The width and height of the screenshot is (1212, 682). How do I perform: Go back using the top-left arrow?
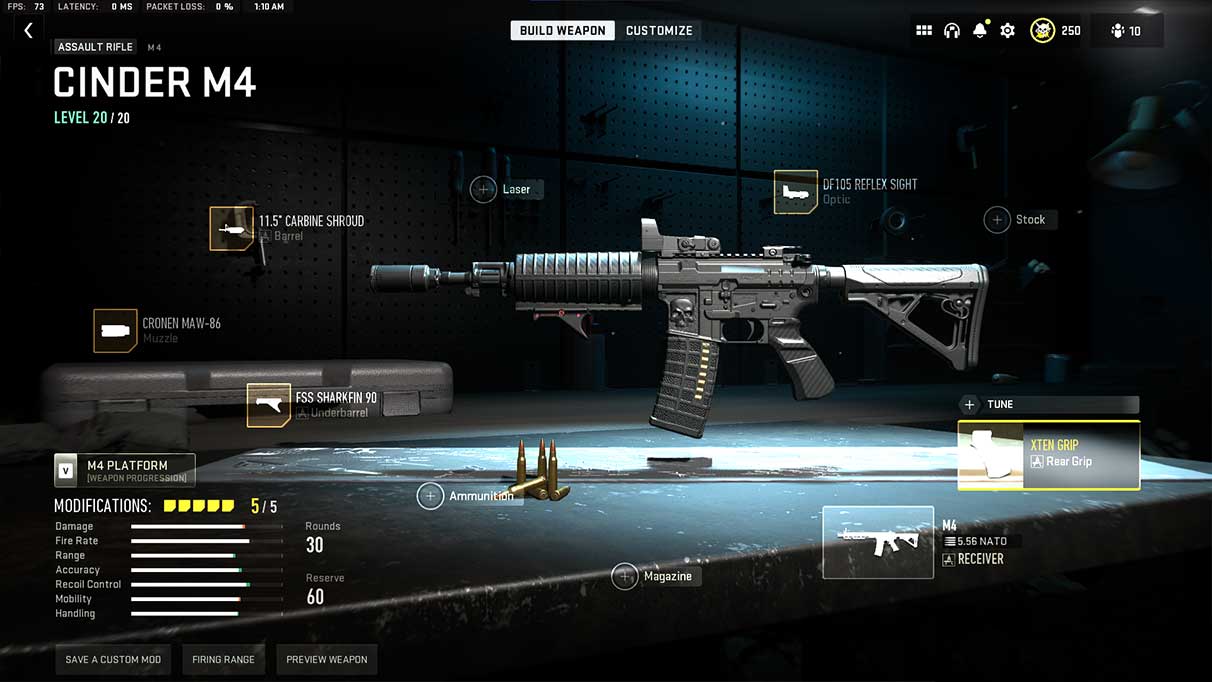(28, 31)
